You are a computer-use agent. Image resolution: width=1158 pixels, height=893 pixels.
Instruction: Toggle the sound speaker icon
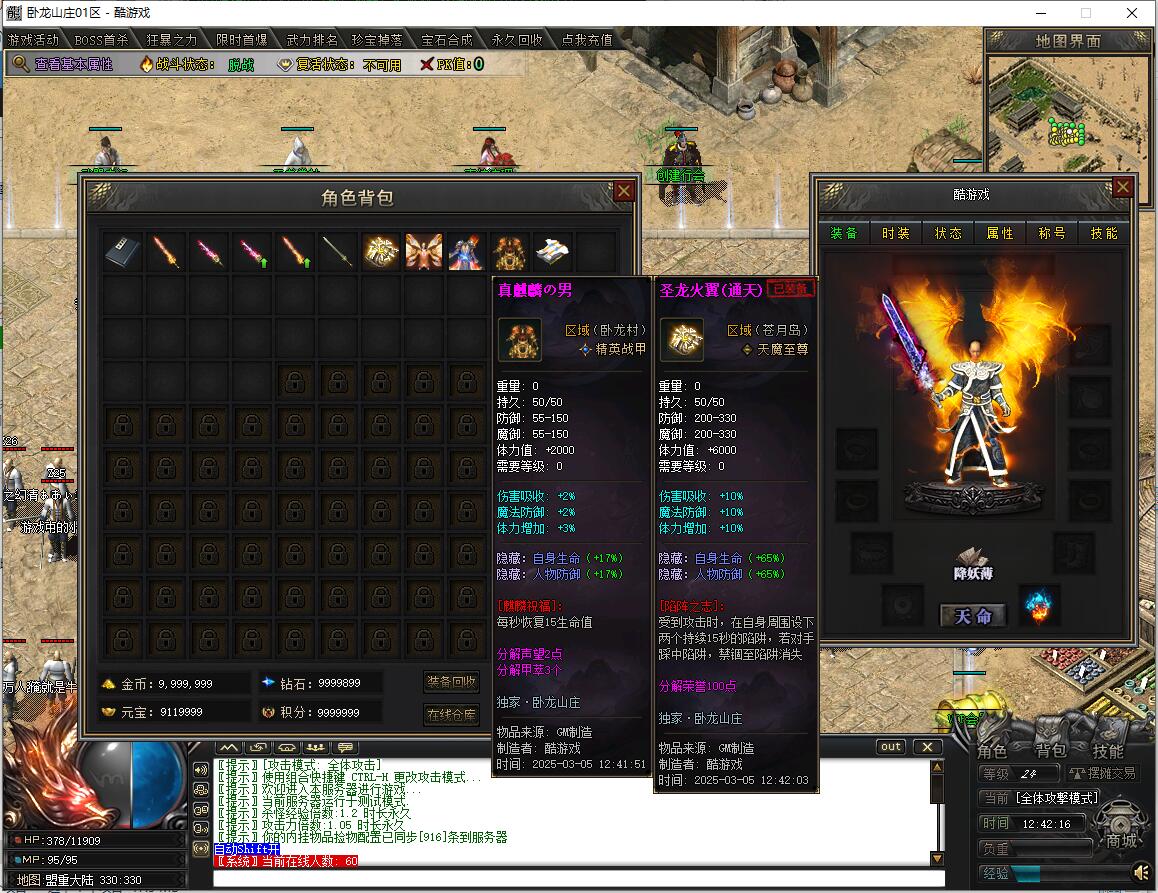pyautogui.click(x=1142, y=873)
